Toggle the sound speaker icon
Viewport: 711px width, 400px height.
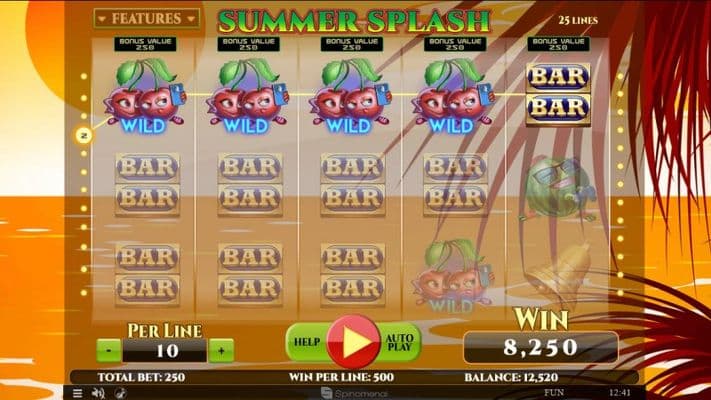98,393
